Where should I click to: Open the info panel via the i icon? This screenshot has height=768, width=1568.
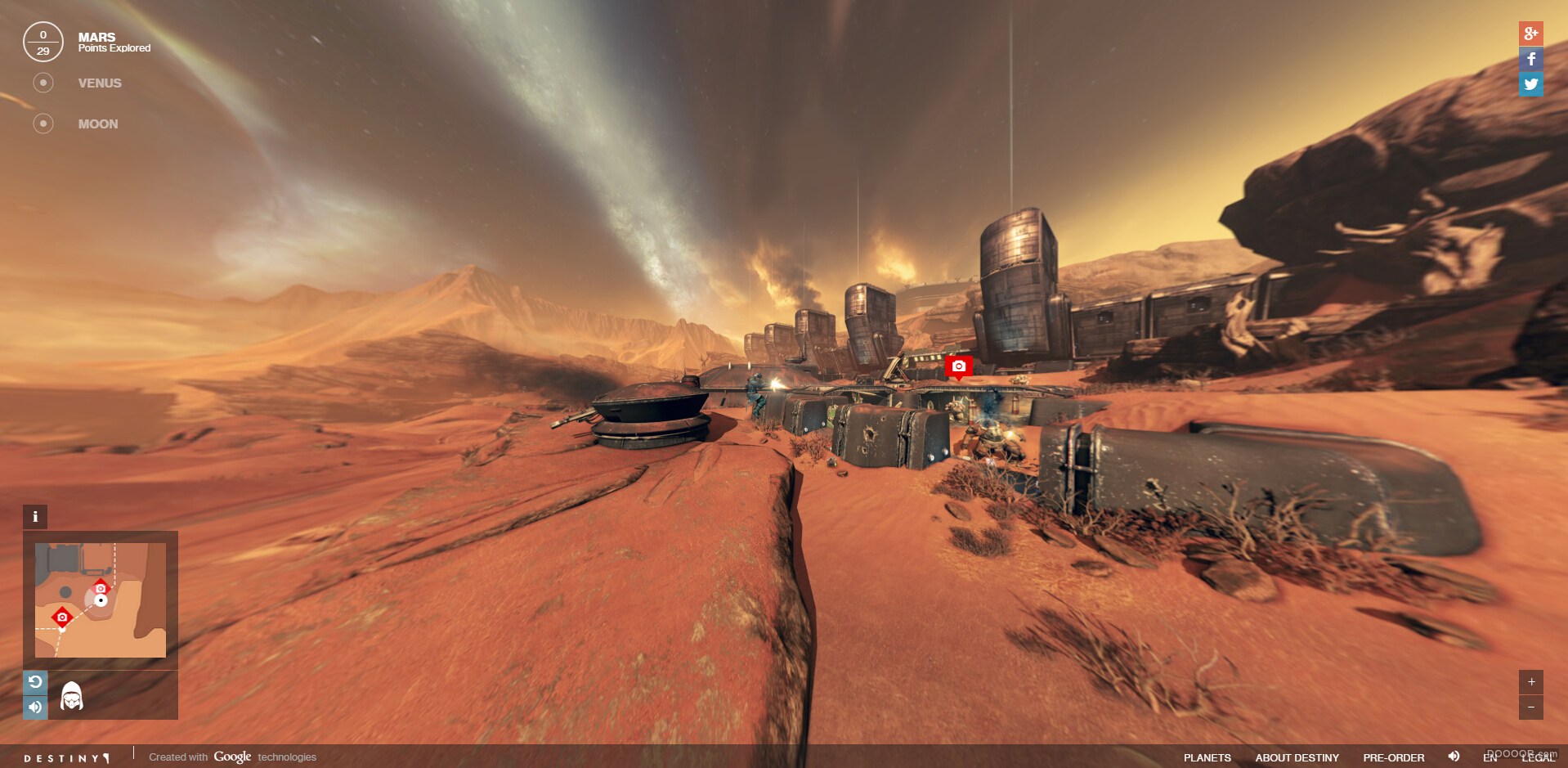[34, 516]
